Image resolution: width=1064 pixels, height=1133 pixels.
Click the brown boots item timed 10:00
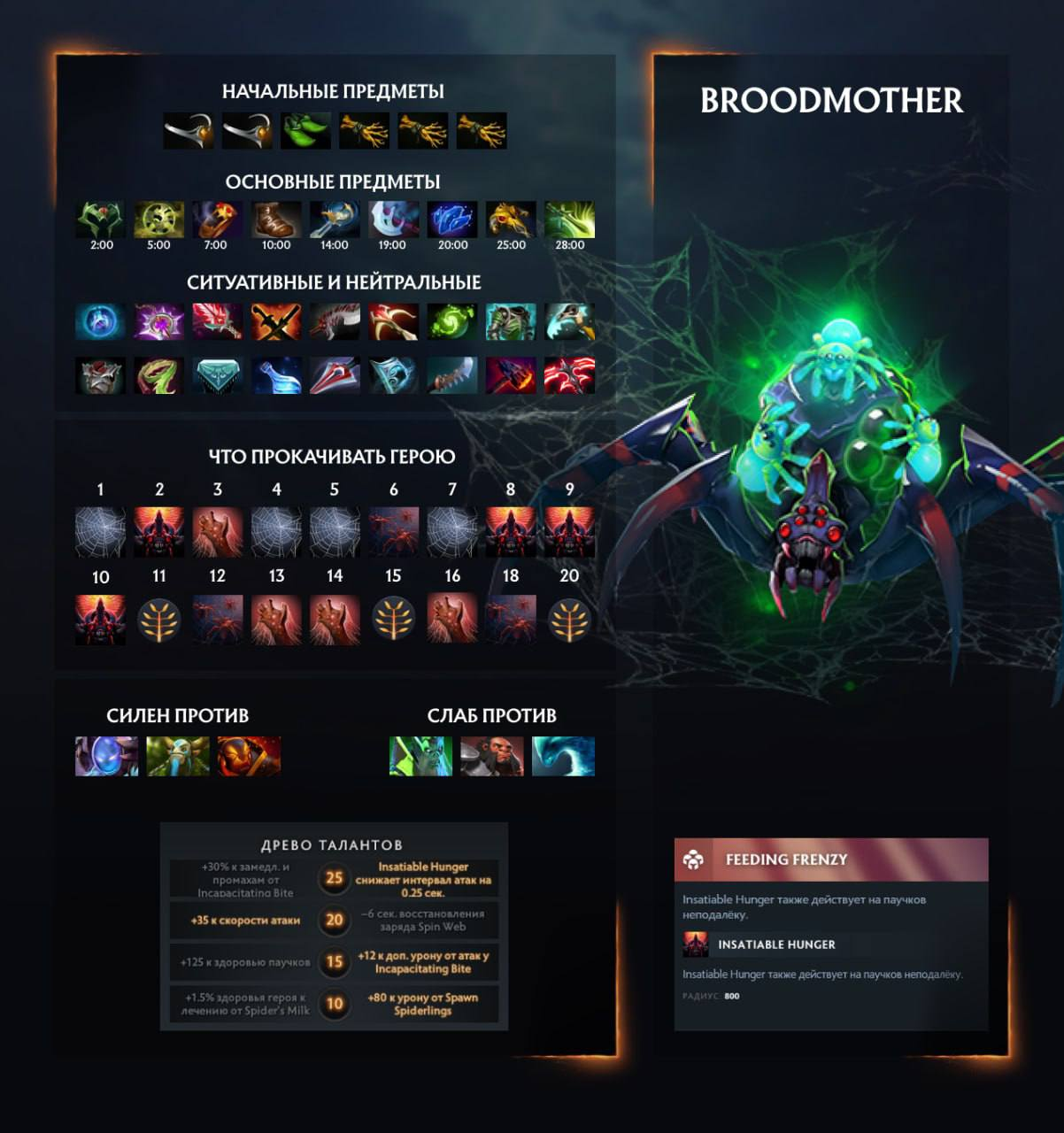point(276,220)
